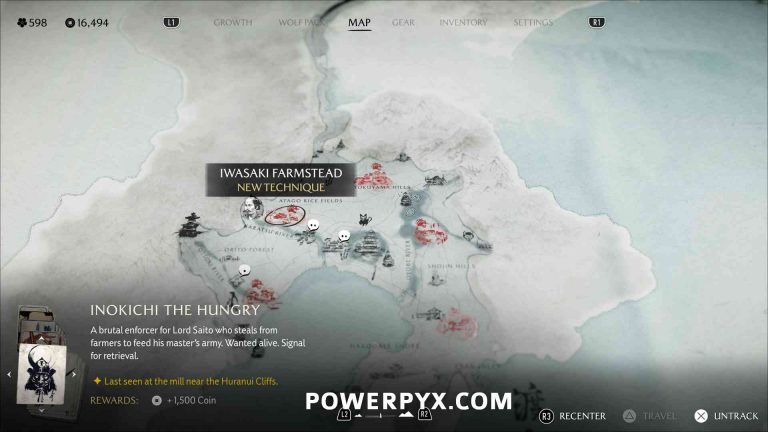Go to the Inventory tab
This screenshot has height=432, width=768.
pyautogui.click(x=463, y=22)
